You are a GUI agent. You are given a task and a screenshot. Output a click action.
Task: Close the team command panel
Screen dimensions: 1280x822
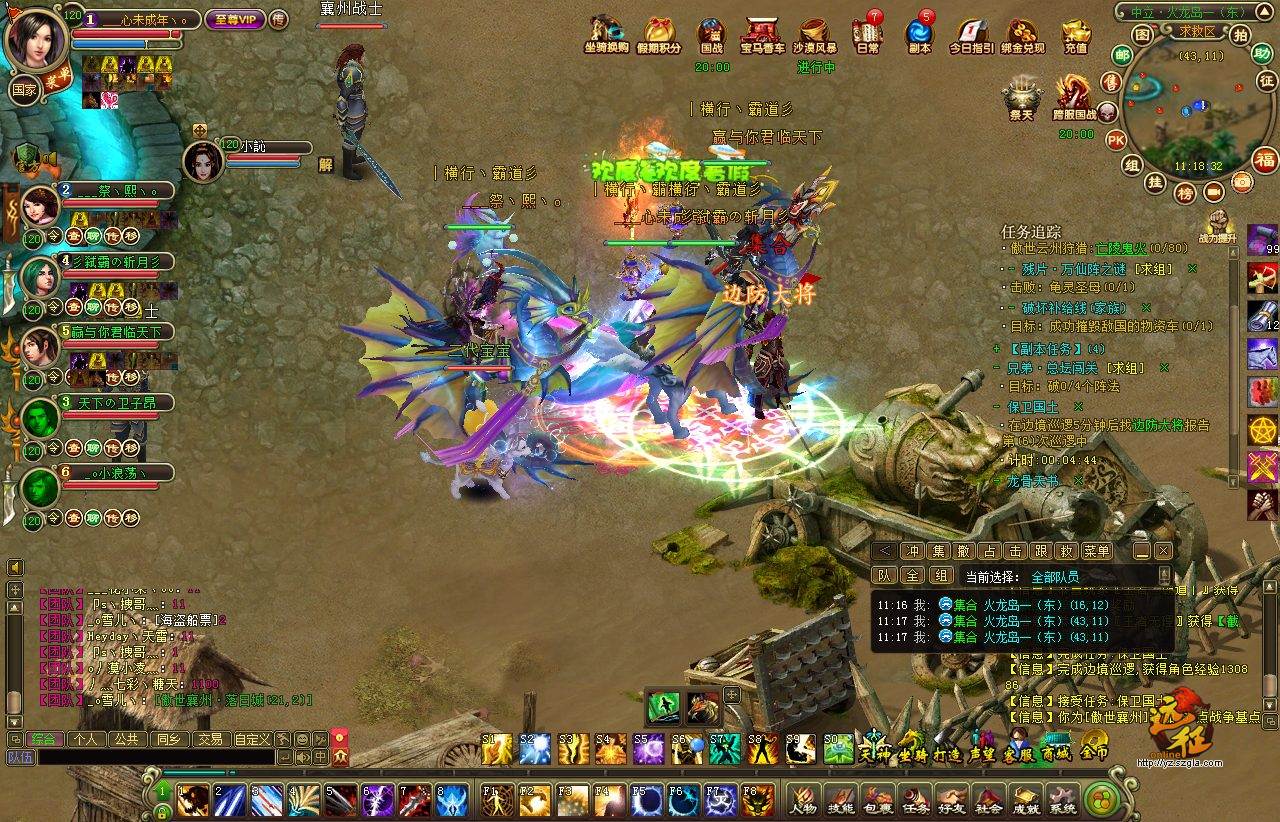pos(1163,551)
